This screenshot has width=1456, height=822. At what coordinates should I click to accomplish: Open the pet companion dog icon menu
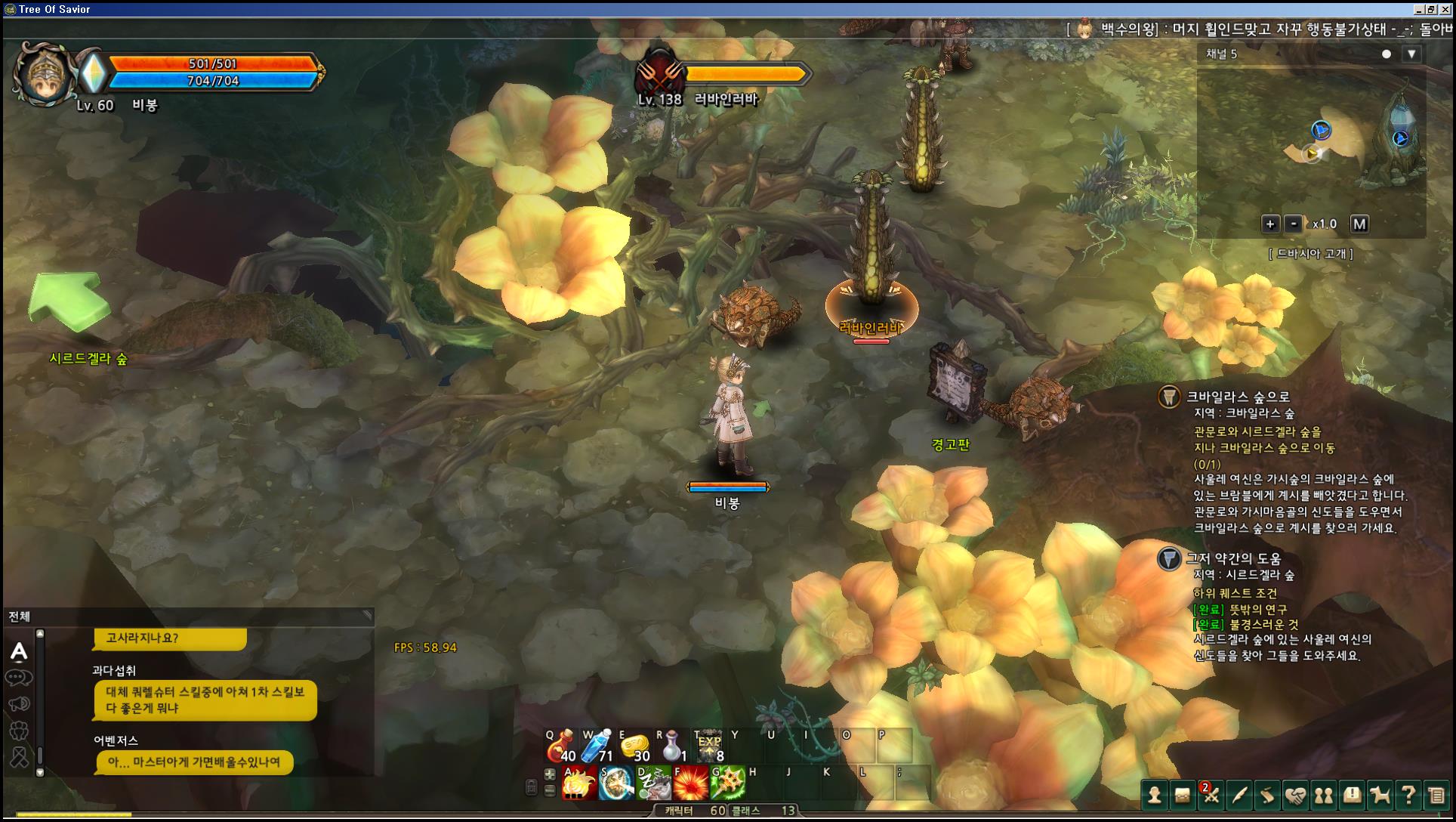[x=1380, y=795]
